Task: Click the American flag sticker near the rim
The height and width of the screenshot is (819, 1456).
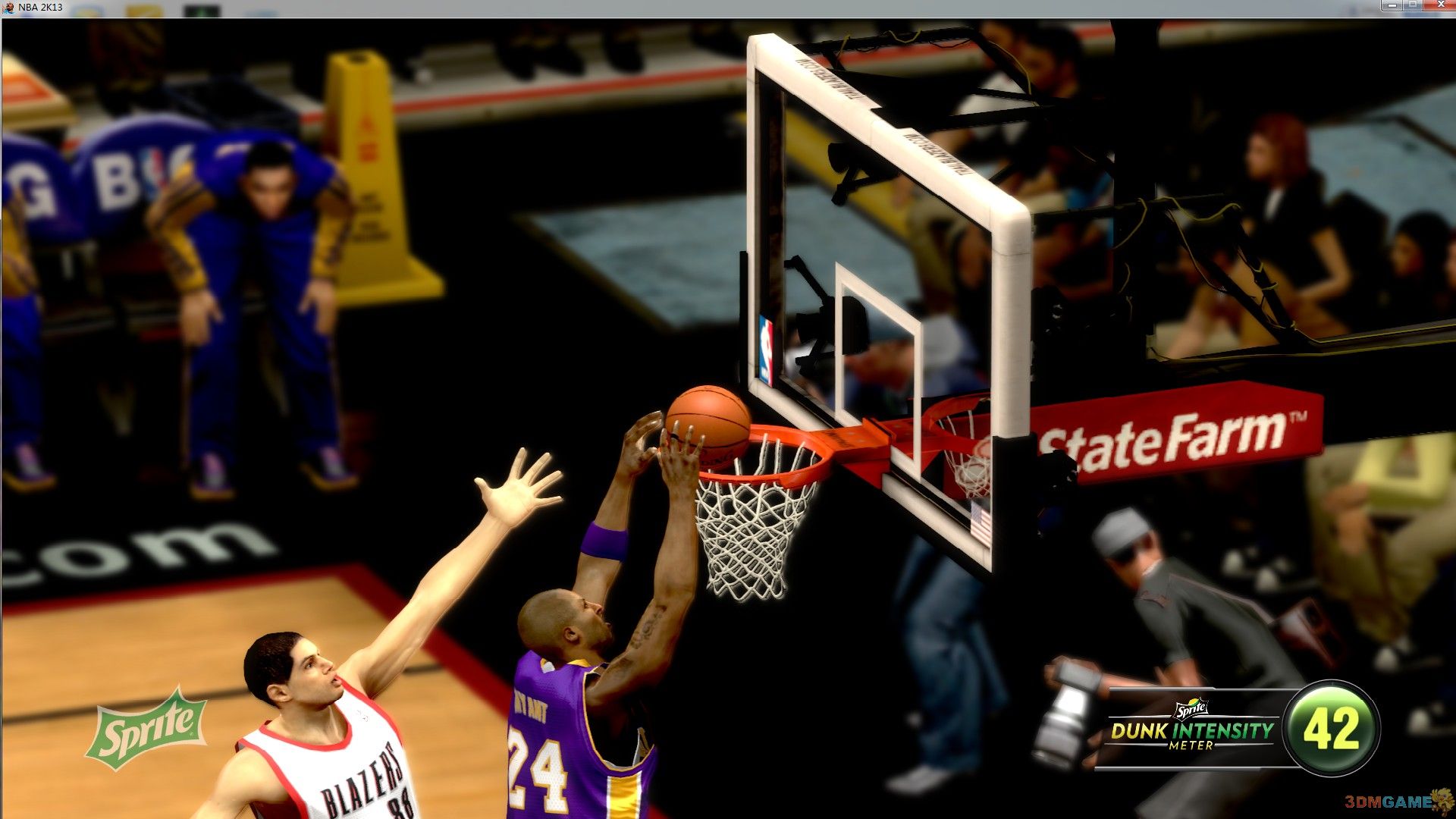Action: [x=980, y=522]
